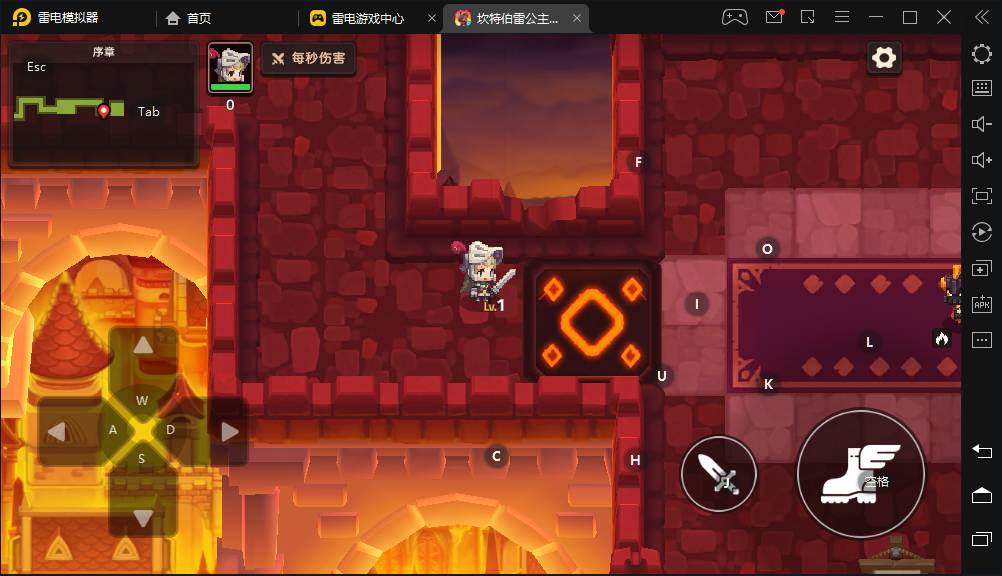
Task: Open the settings gear menu
Action: pos(884,58)
